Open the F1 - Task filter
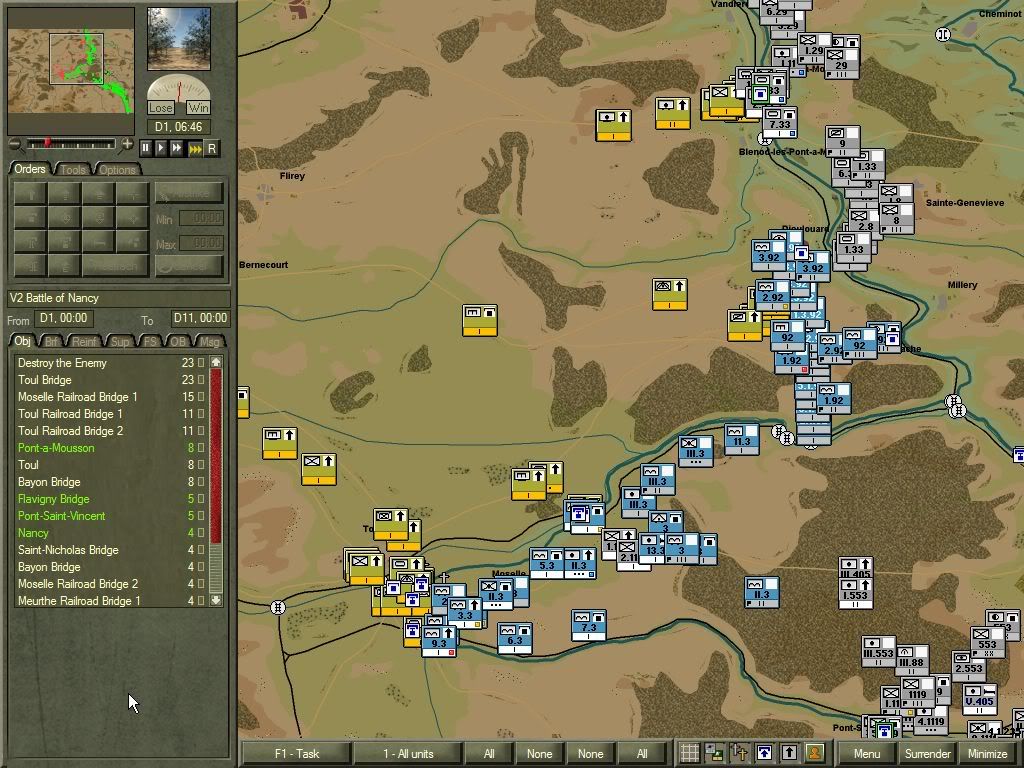The width and height of the screenshot is (1024, 768). coord(295,754)
